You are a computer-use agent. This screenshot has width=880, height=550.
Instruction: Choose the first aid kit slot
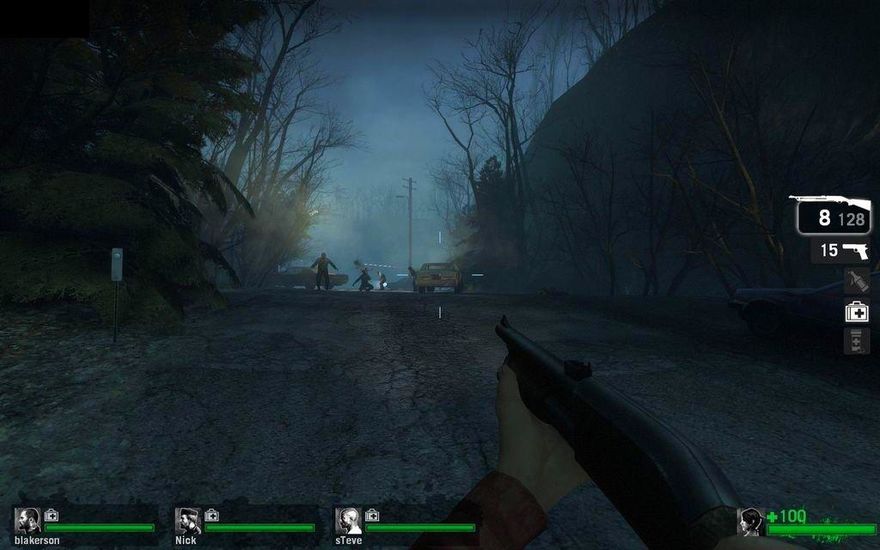856,312
